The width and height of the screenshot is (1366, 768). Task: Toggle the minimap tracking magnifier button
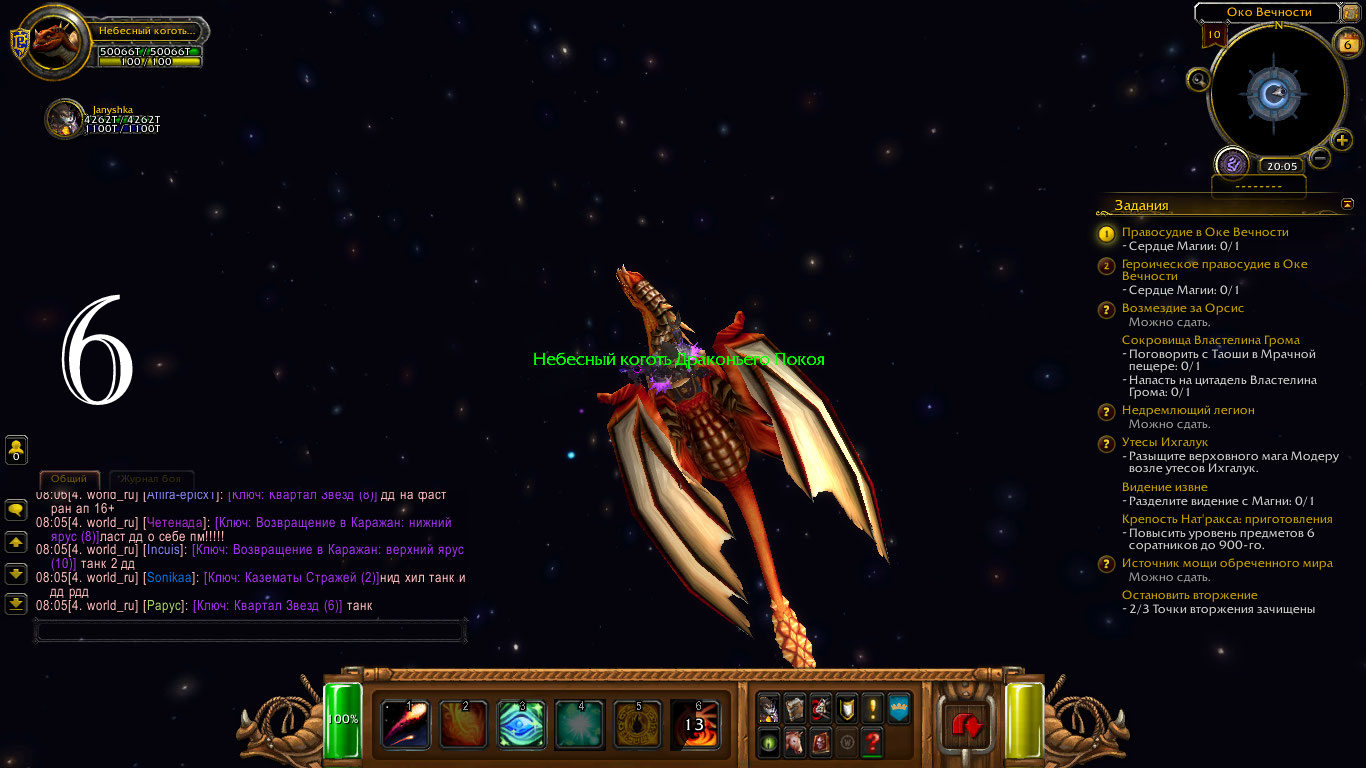pyautogui.click(x=1198, y=80)
